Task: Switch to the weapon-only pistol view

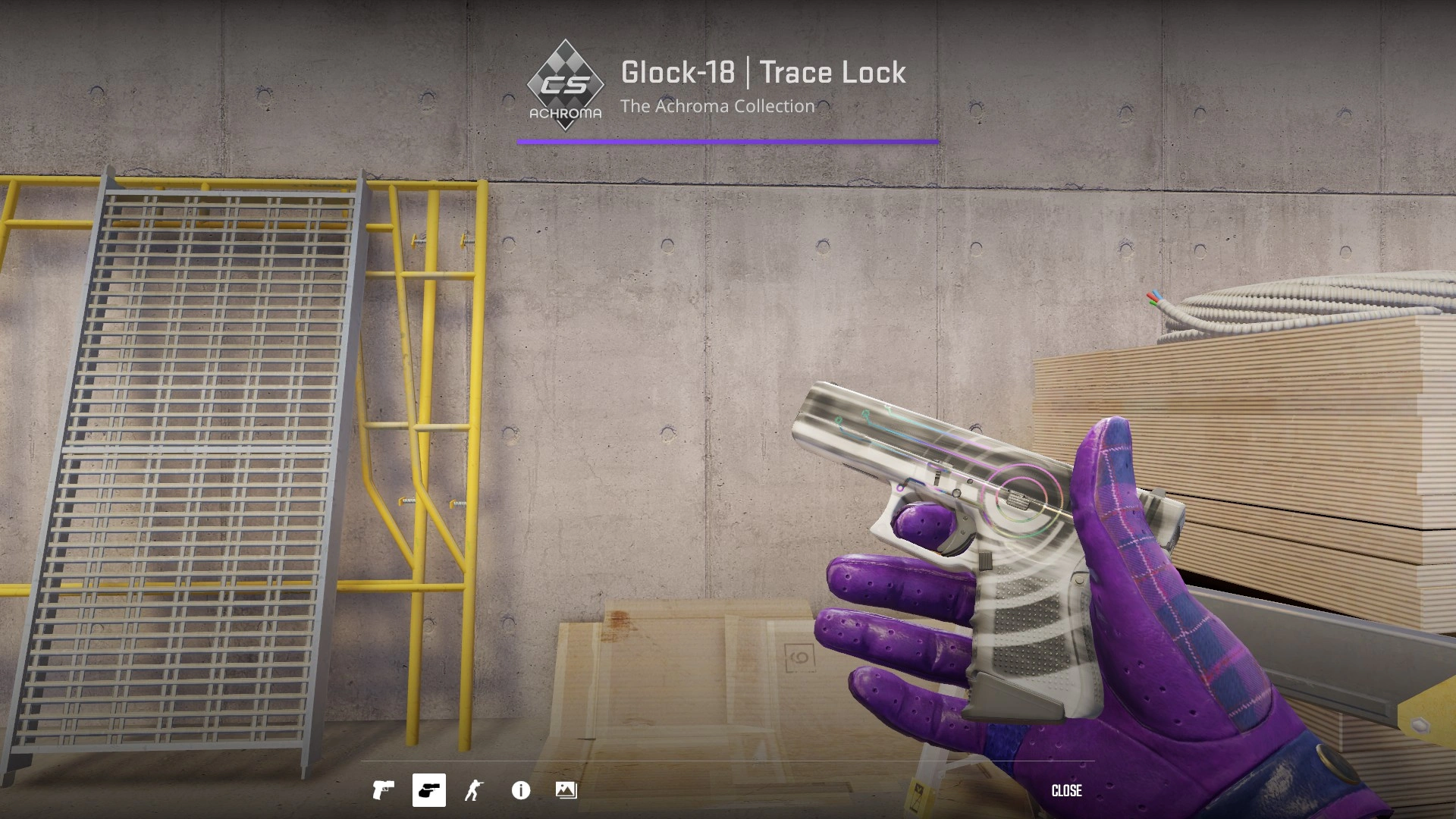Action: click(x=383, y=790)
